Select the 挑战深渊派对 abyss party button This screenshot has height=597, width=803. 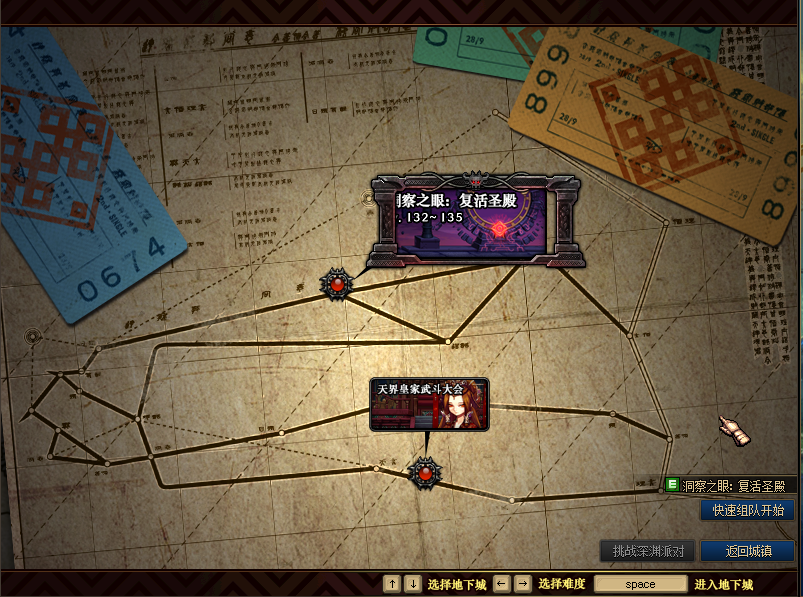click(x=647, y=551)
